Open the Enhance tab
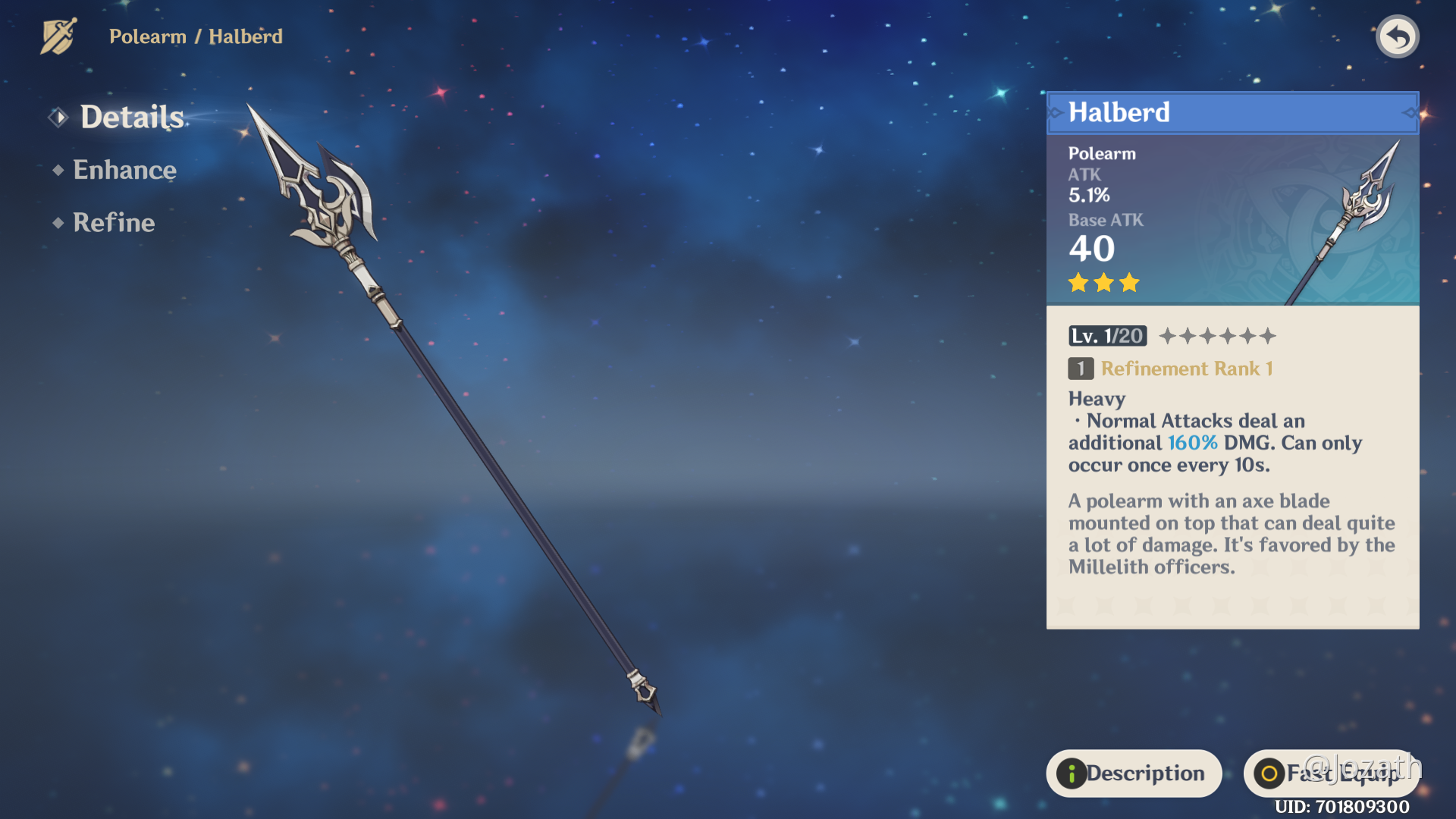Screen dimensions: 1456x819 coord(124,170)
